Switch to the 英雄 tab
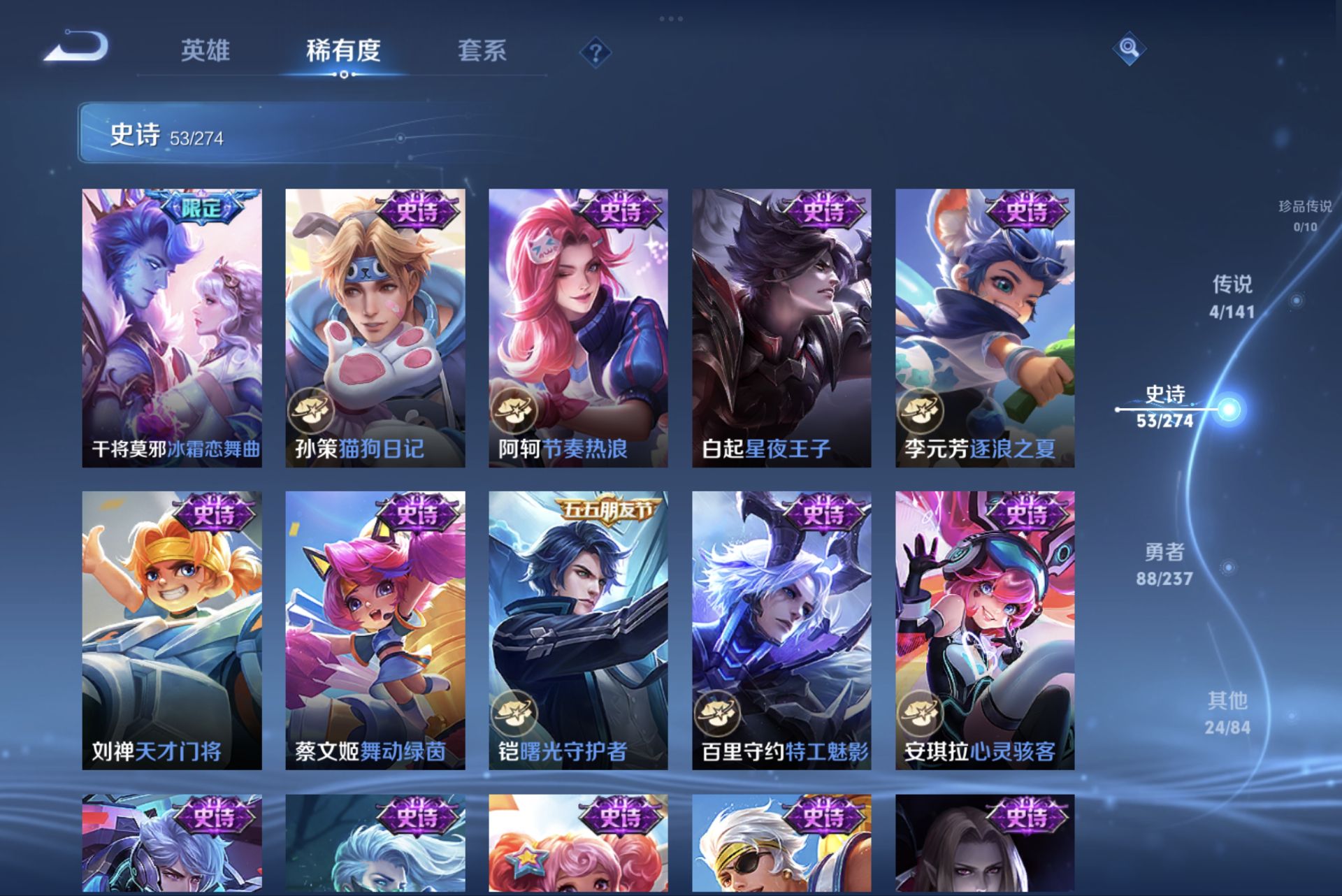Viewport: 1342px width, 896px height. (205, 51)
